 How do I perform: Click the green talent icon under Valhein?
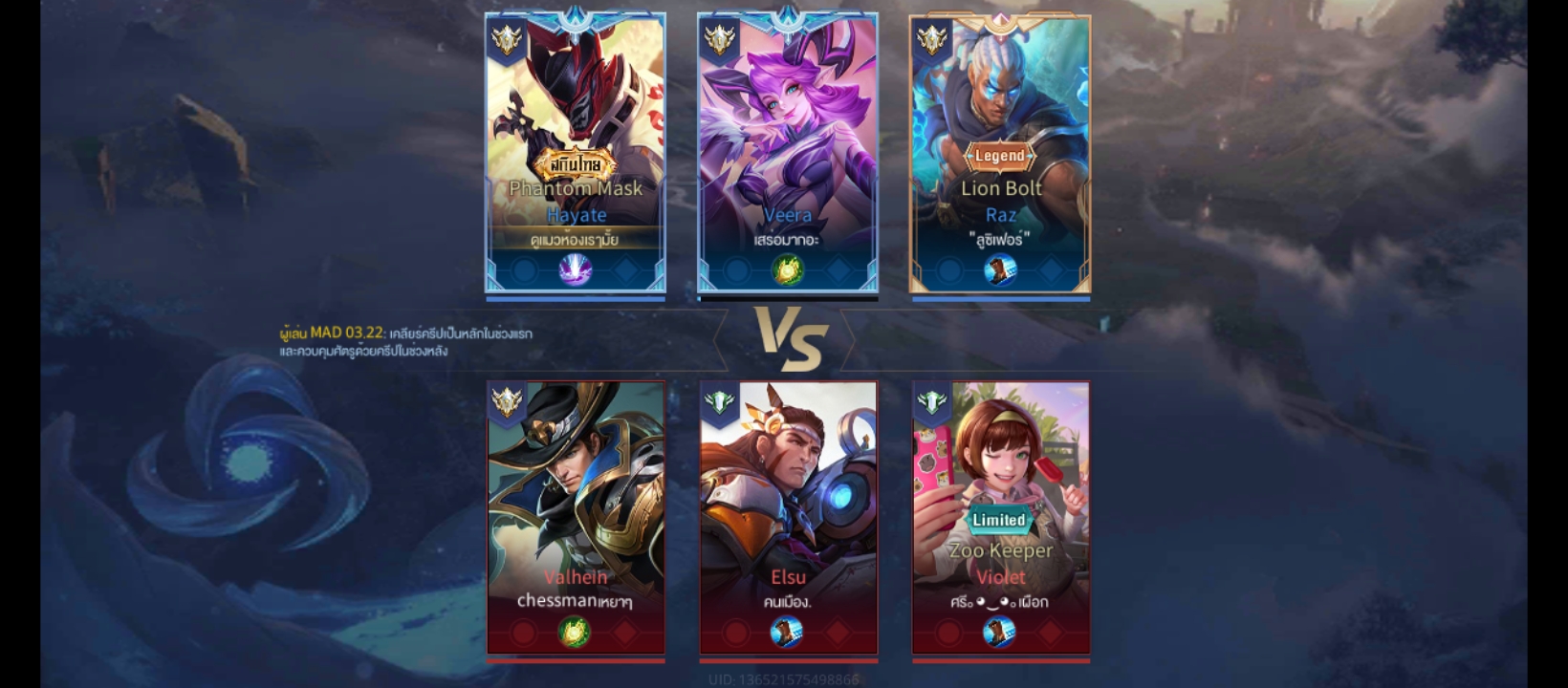coord(575,632)
